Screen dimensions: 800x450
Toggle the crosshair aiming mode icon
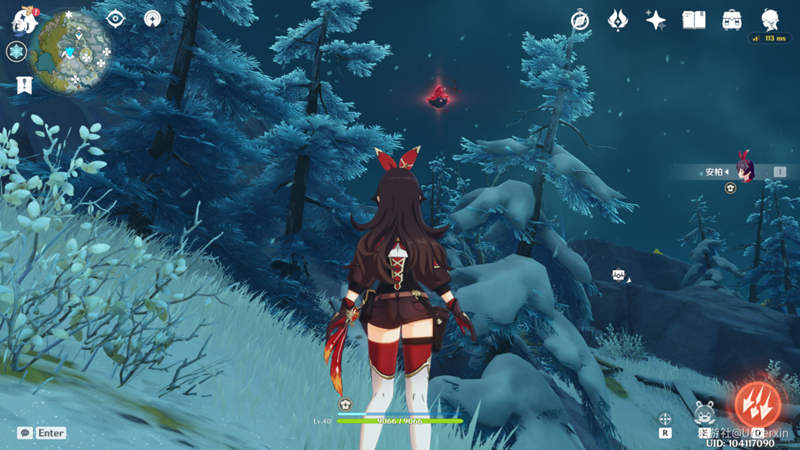[664, 419]
